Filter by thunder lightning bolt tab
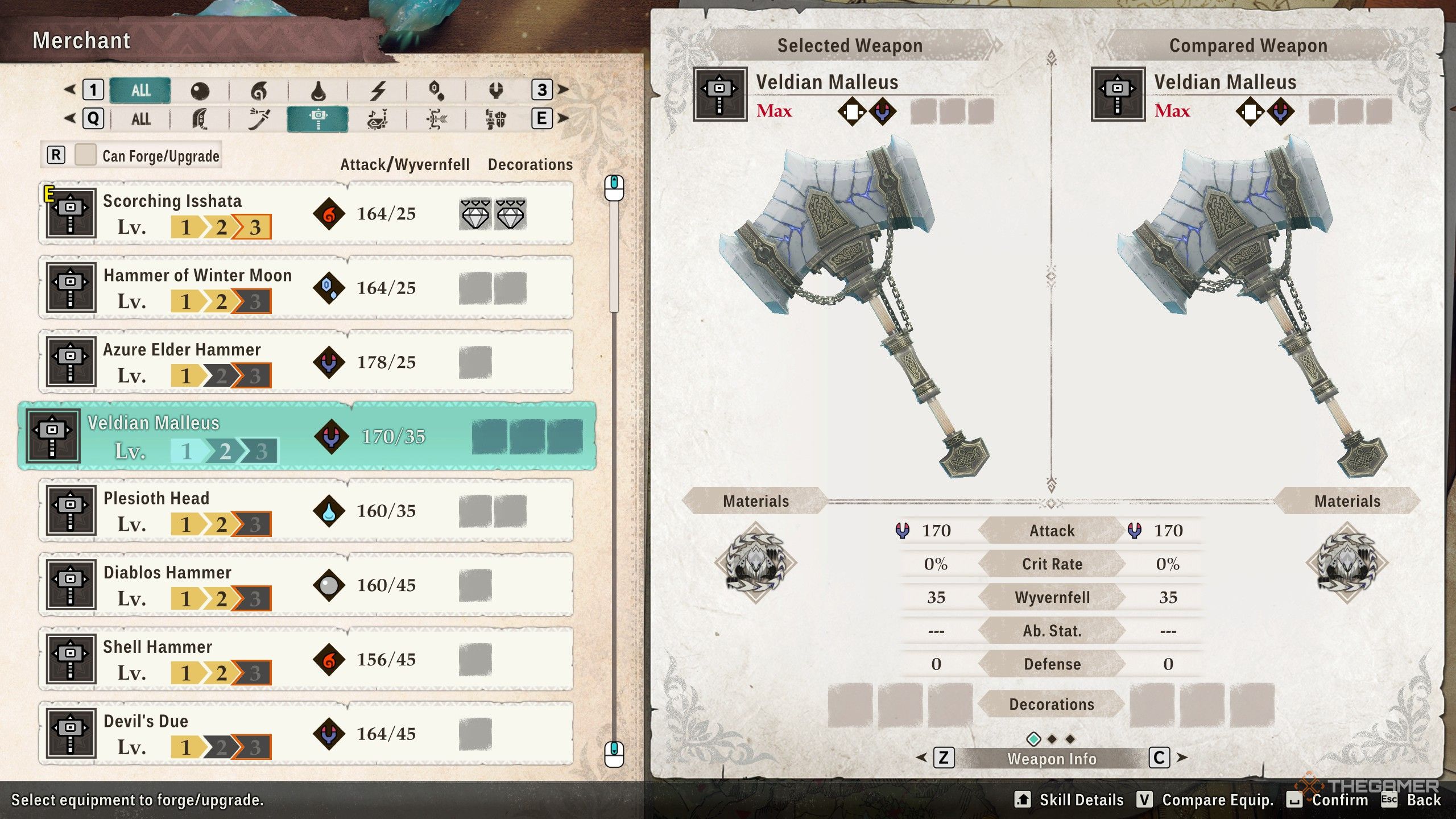 [x=378, y=90]
